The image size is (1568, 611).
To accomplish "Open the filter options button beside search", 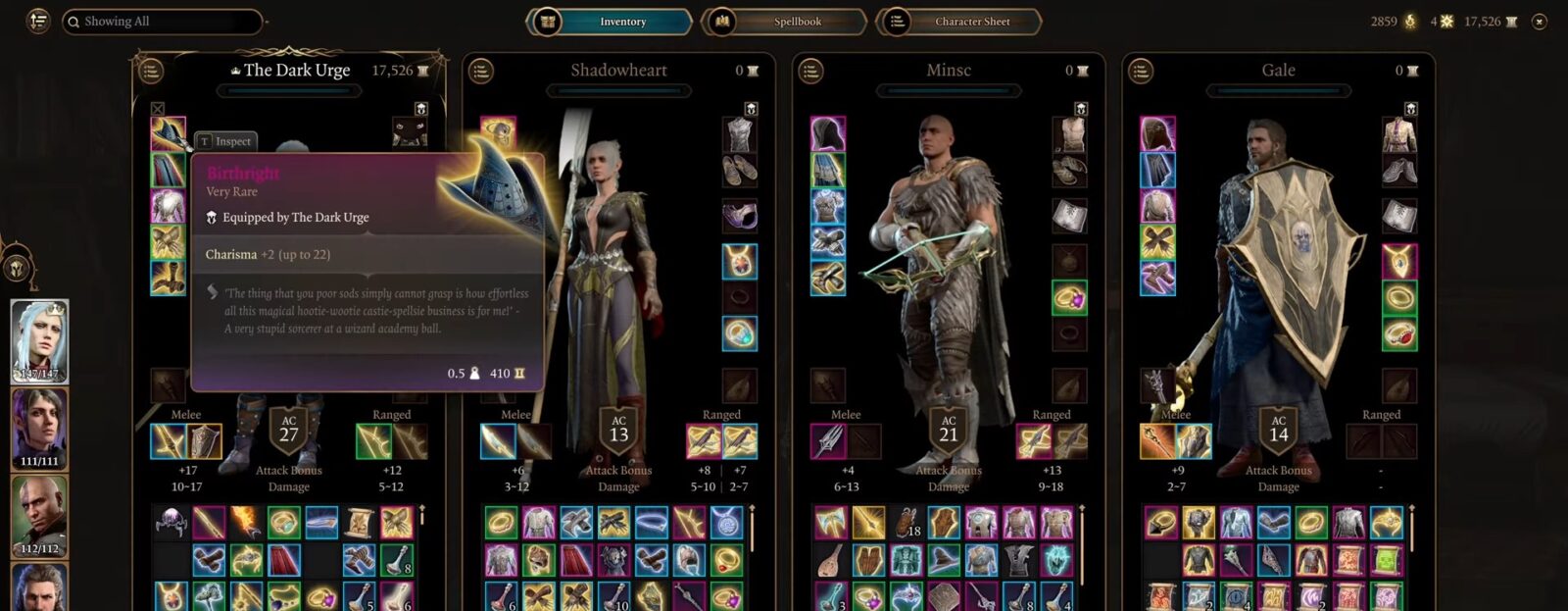I will 38,21.
